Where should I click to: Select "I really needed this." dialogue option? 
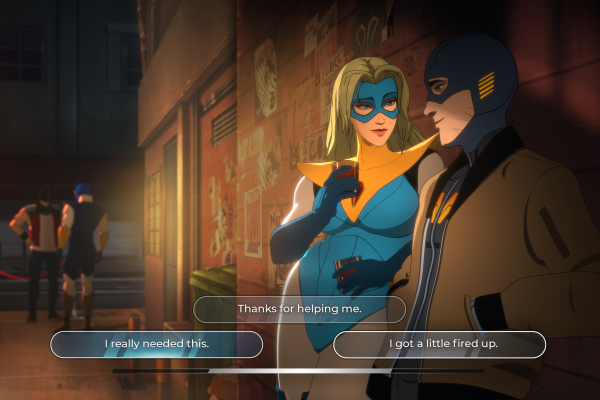[157, 345]
